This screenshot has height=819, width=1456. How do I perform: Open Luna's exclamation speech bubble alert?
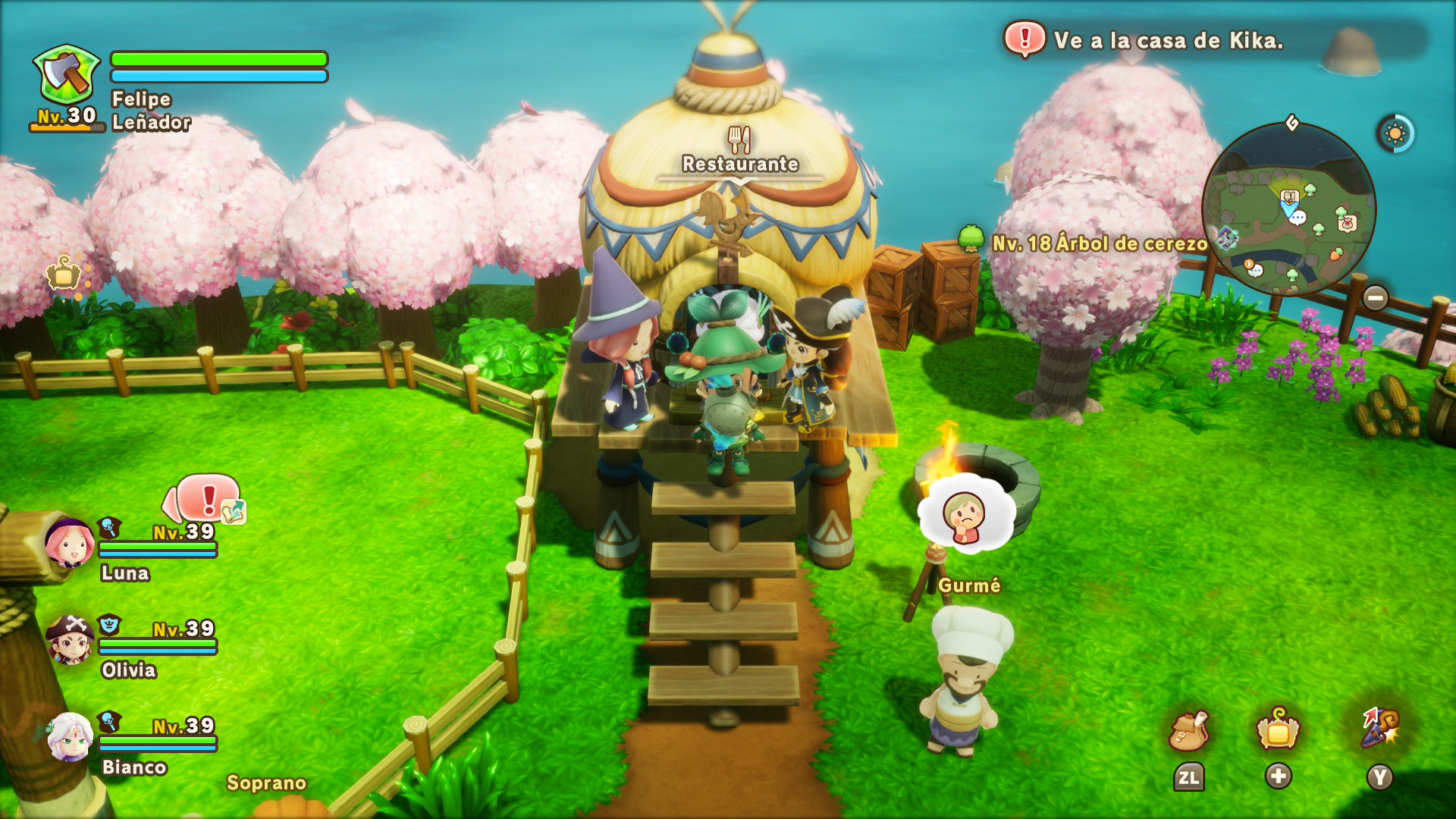[x=206, y=499]
